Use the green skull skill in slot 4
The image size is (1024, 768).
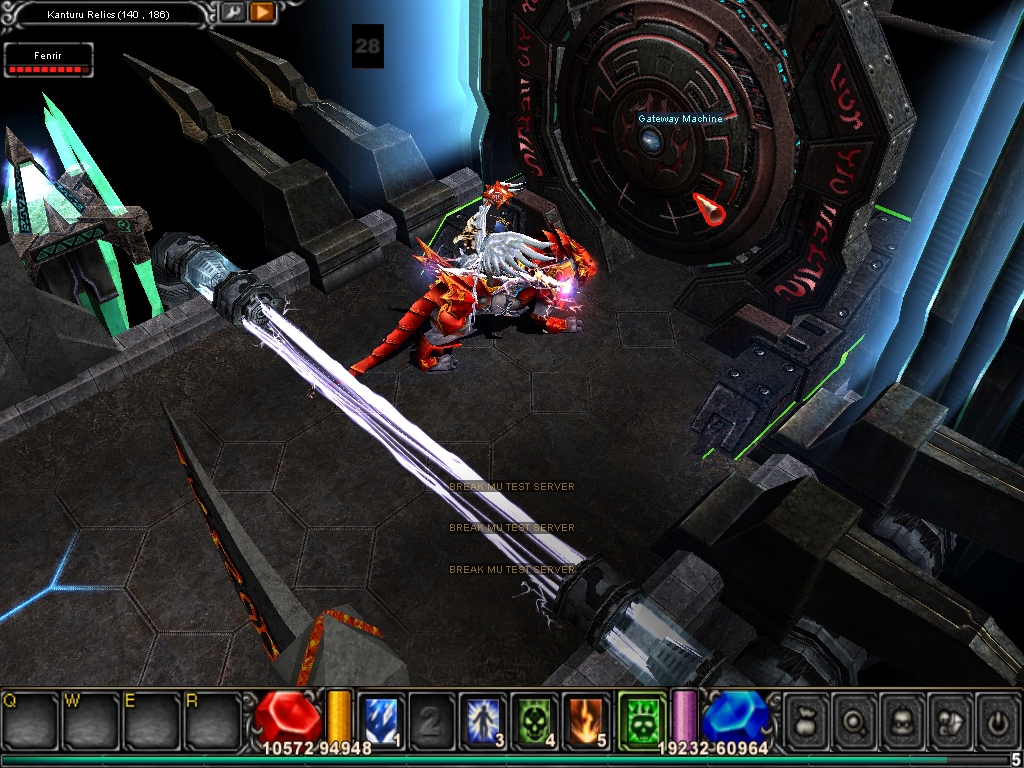point(535,718)
